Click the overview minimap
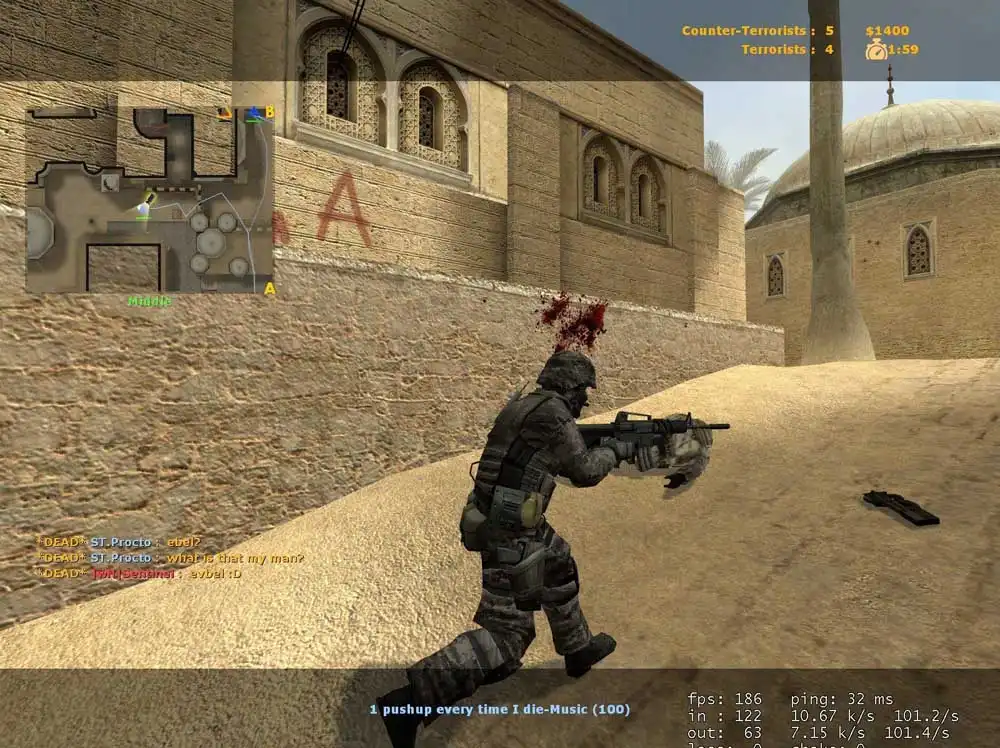This screenshot has width=1000, height=748. click(148, 200)
